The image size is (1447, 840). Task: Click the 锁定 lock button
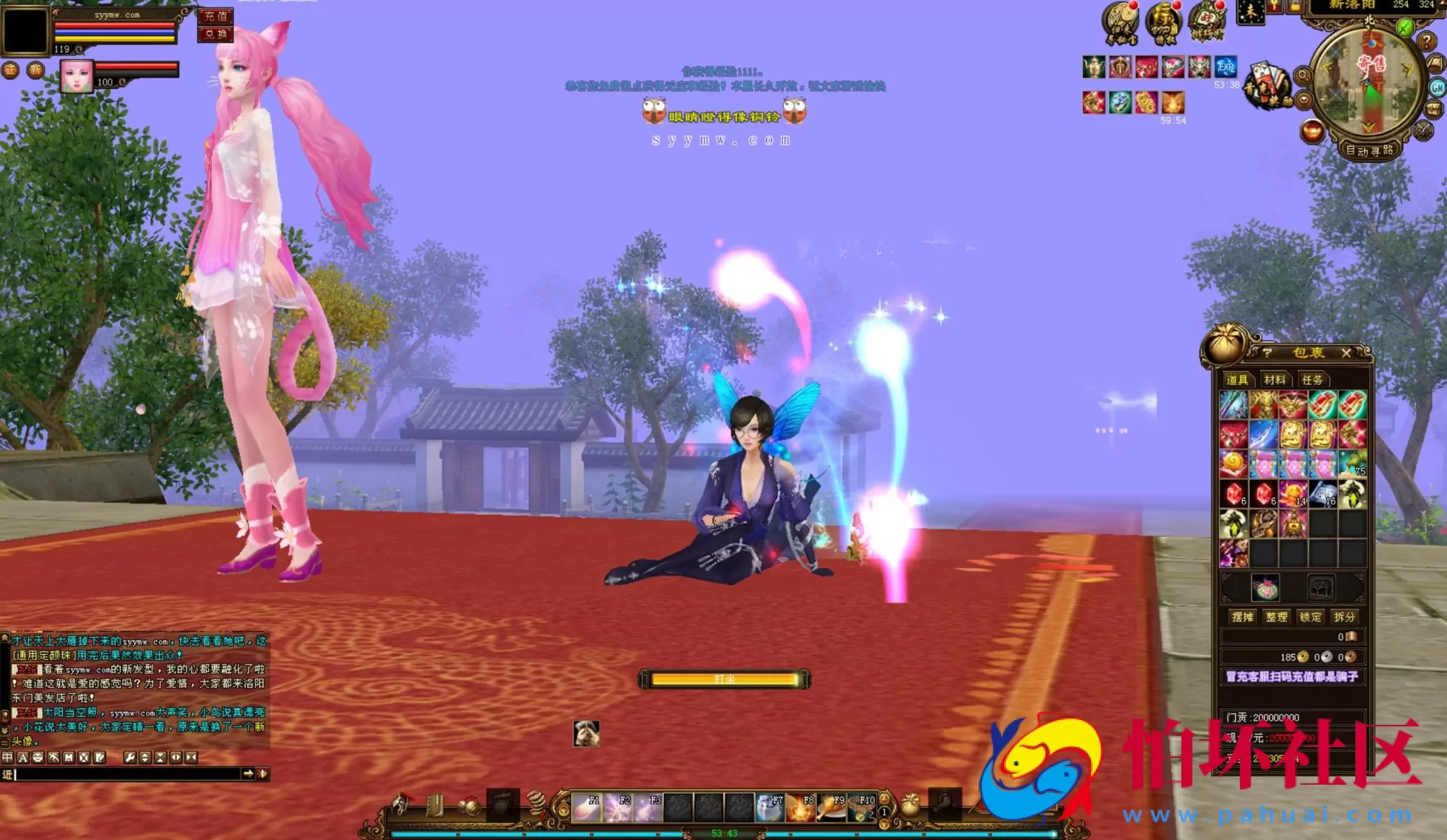point(1310,617)
